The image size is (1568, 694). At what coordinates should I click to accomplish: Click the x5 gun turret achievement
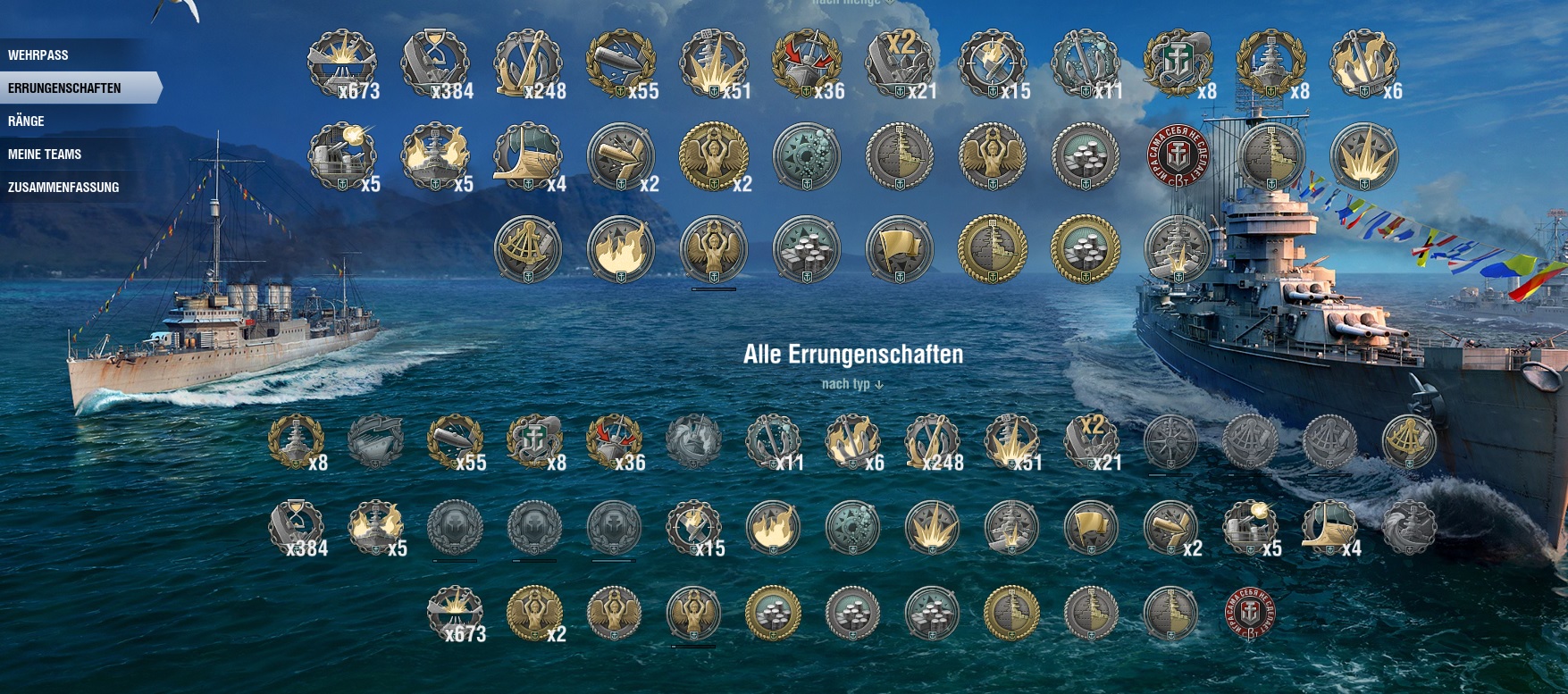344,156
